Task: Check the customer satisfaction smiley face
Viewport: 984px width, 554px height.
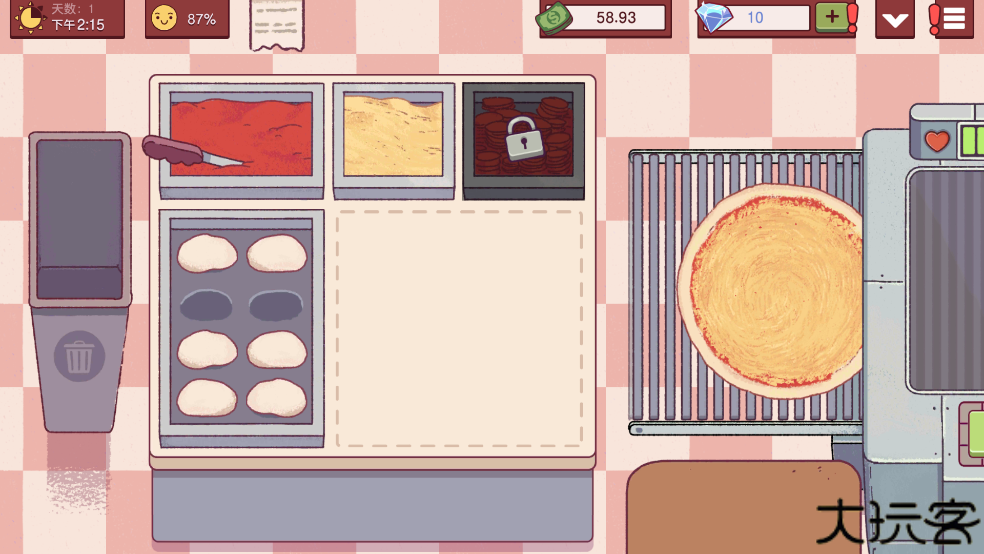Action: pyautogui.click(x=164, y=18)
